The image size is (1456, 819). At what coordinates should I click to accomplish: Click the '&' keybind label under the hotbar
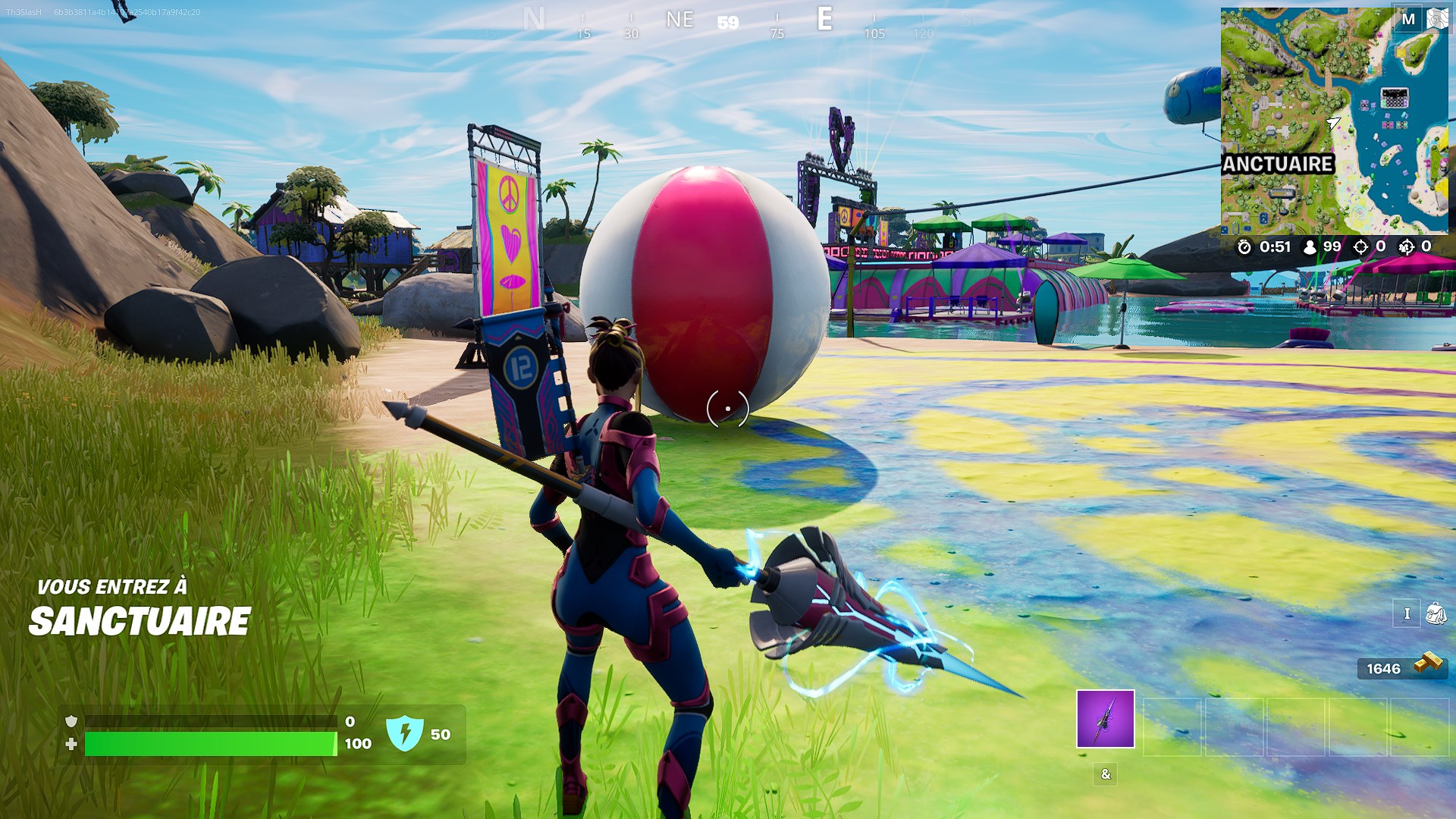1105,774
